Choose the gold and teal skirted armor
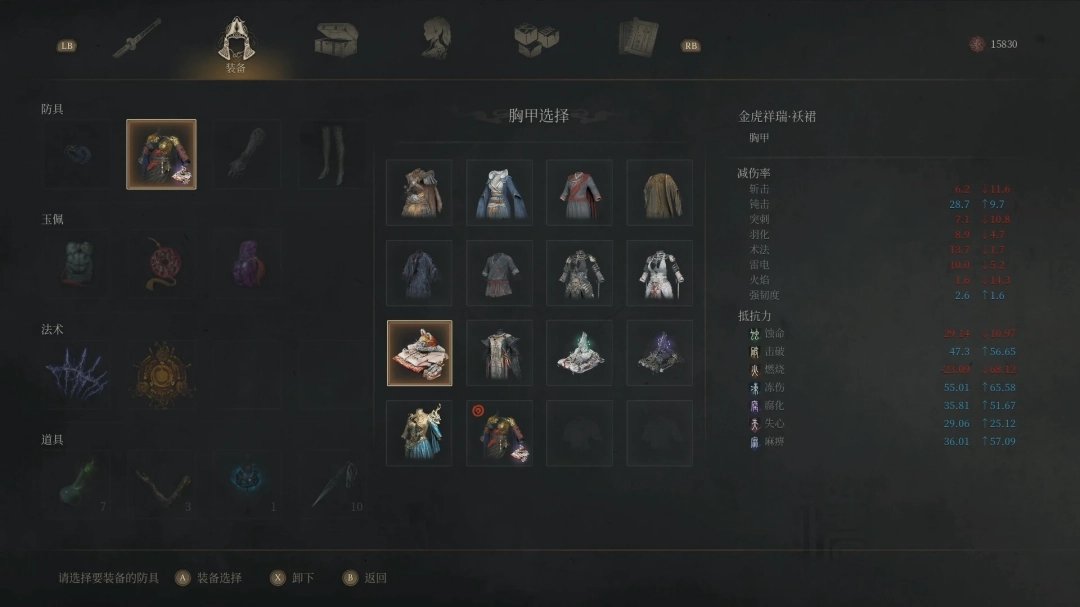1080x607 pixels. 419,433
